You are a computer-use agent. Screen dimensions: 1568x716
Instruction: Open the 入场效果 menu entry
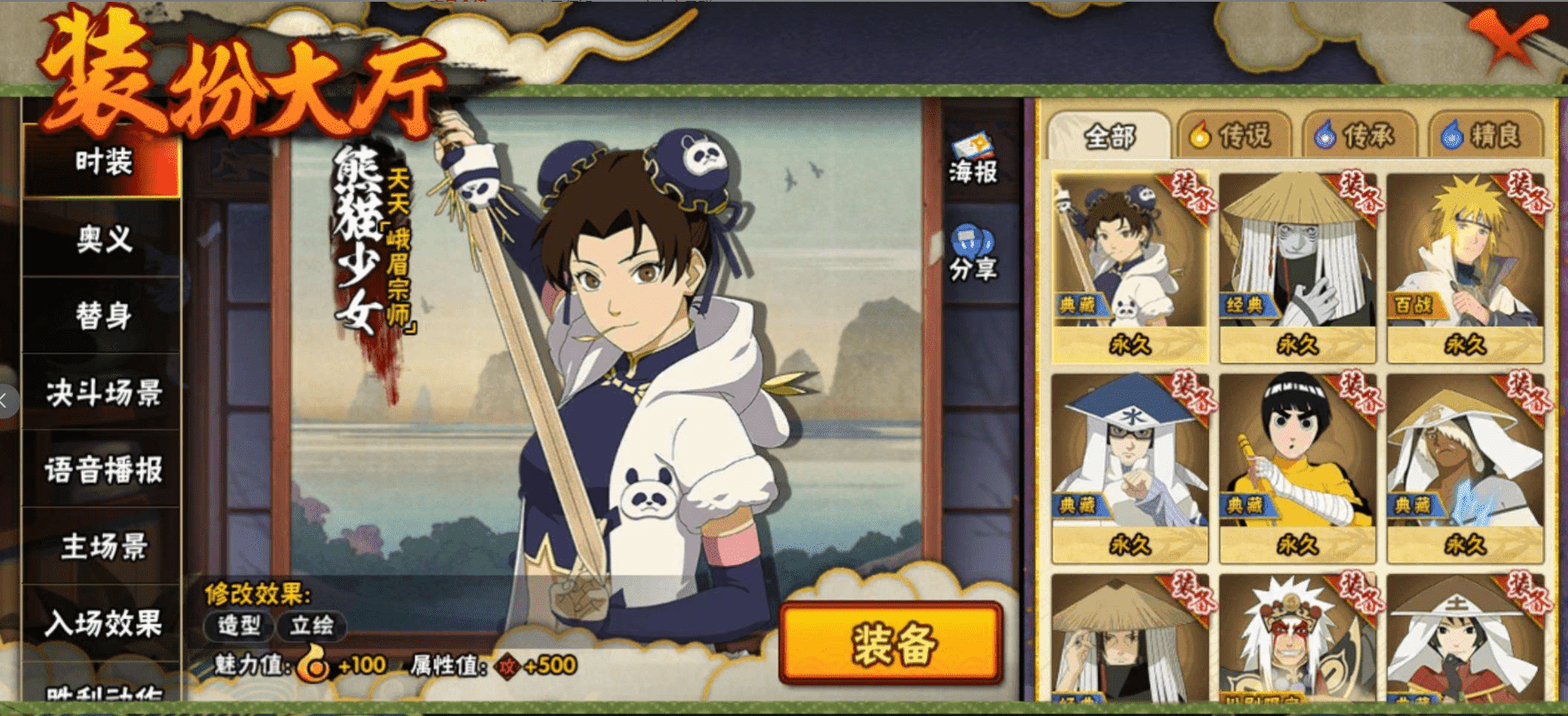click(102, 624)
